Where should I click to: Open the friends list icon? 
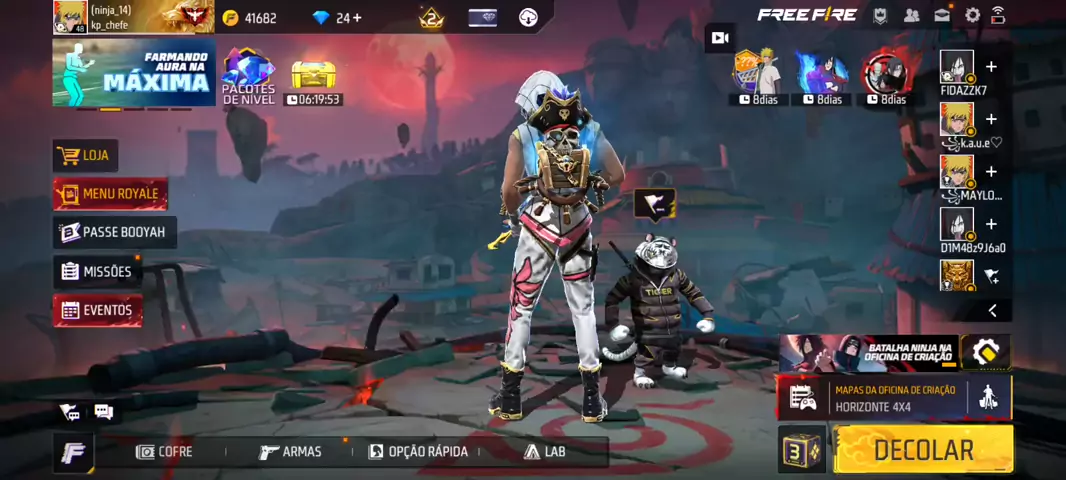pos(911,15)
